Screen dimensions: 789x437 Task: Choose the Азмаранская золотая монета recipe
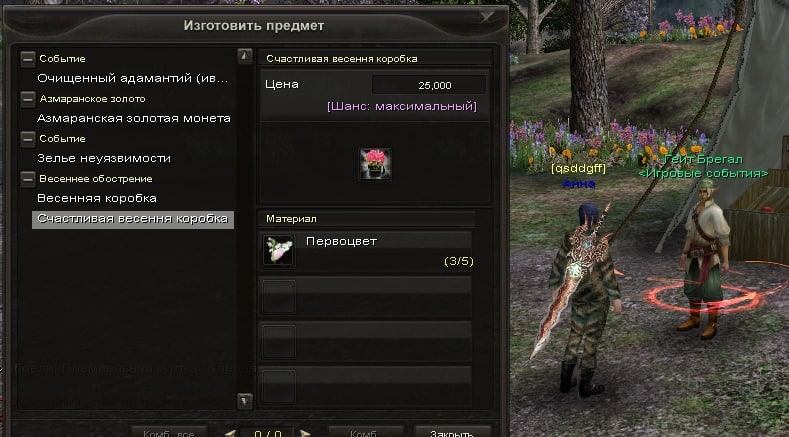coord(134,118)
